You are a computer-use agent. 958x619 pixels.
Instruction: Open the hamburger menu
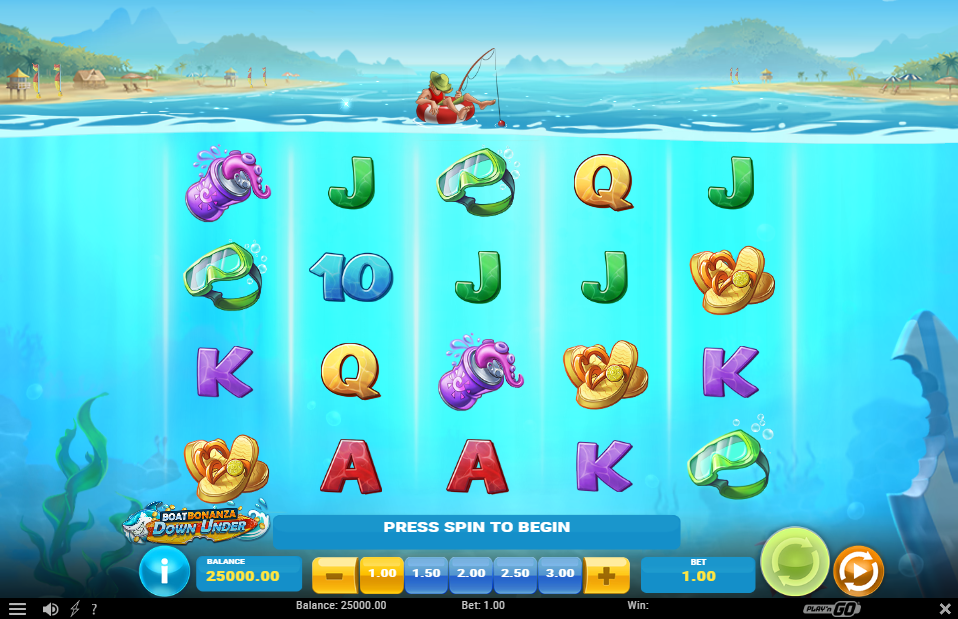point(17,608)
